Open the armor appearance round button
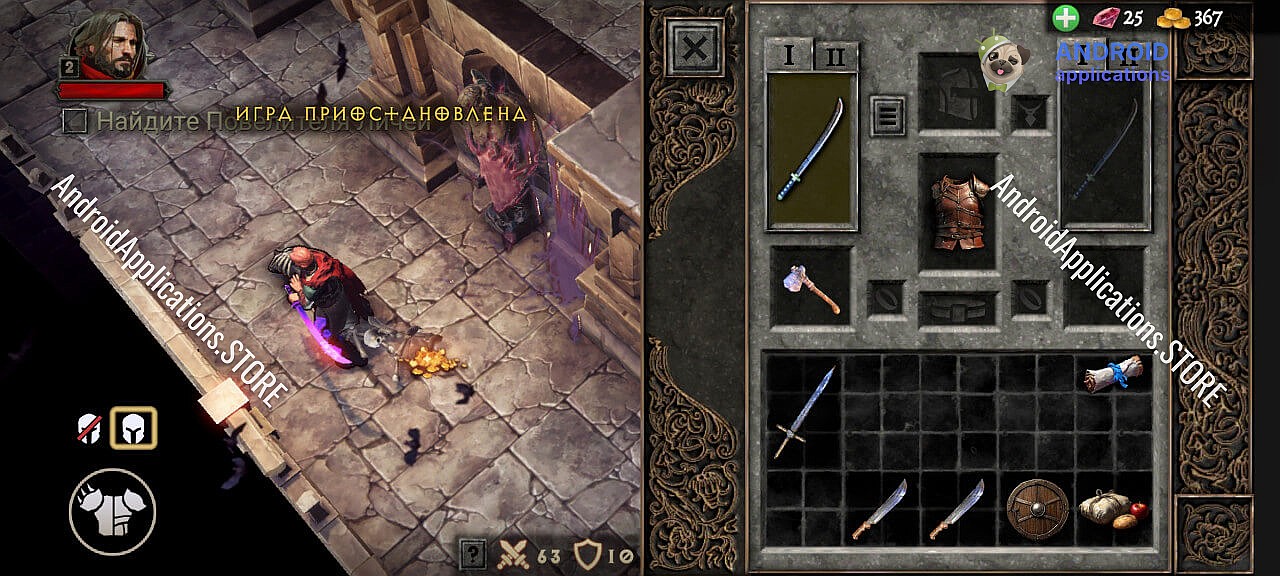 [112, 512]
